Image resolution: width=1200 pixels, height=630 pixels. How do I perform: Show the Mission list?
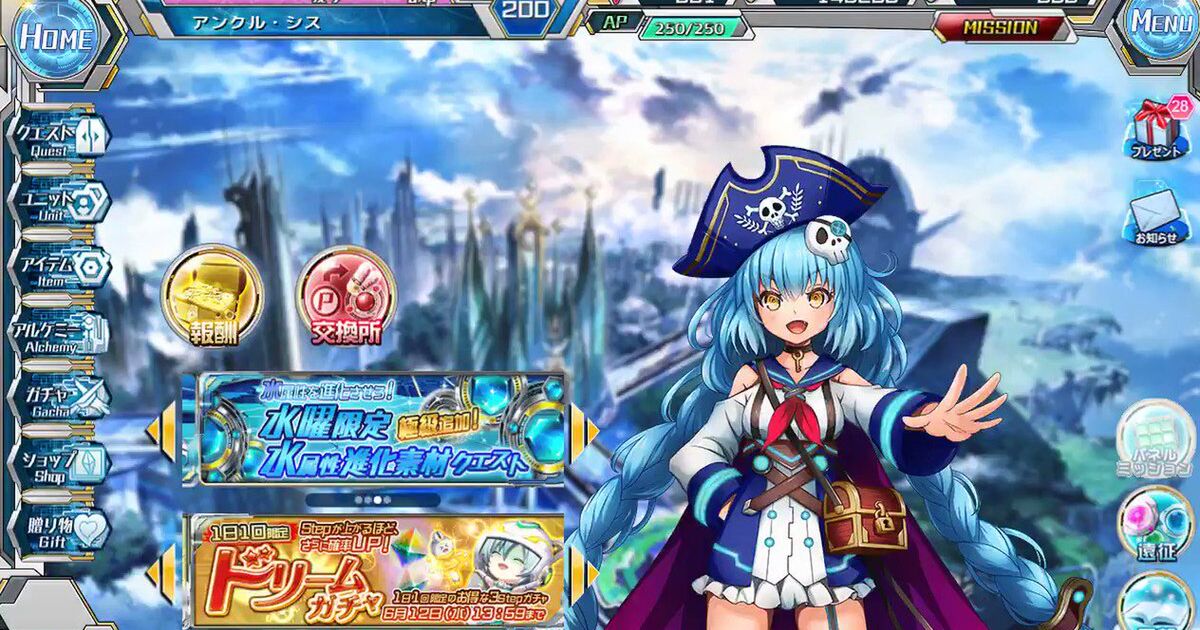pyautogui.click(x=1000, y=28)
